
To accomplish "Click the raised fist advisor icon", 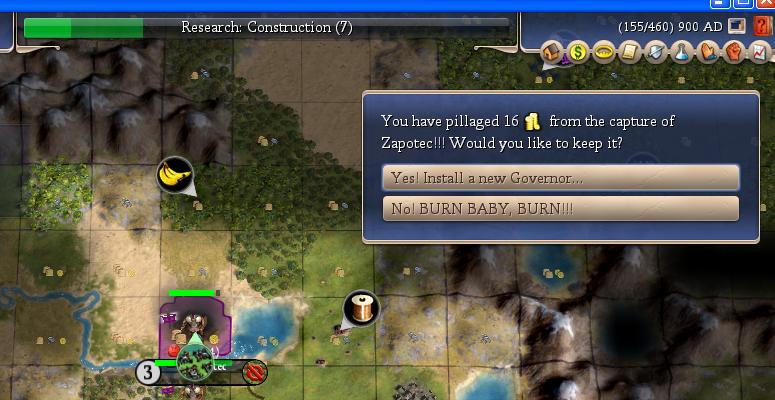I will point(733,52).
